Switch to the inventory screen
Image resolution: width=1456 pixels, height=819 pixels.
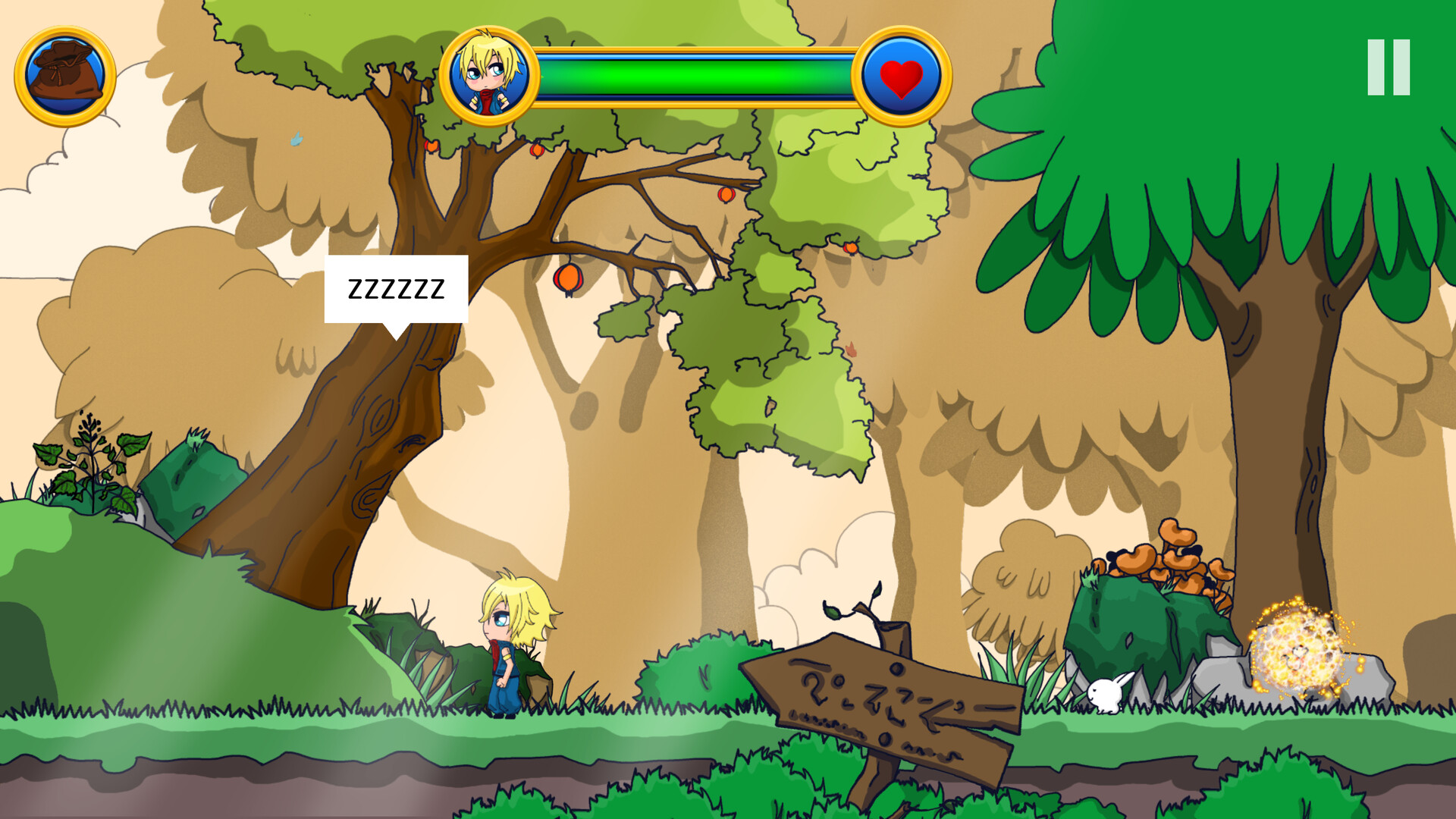tap(64, 76)
